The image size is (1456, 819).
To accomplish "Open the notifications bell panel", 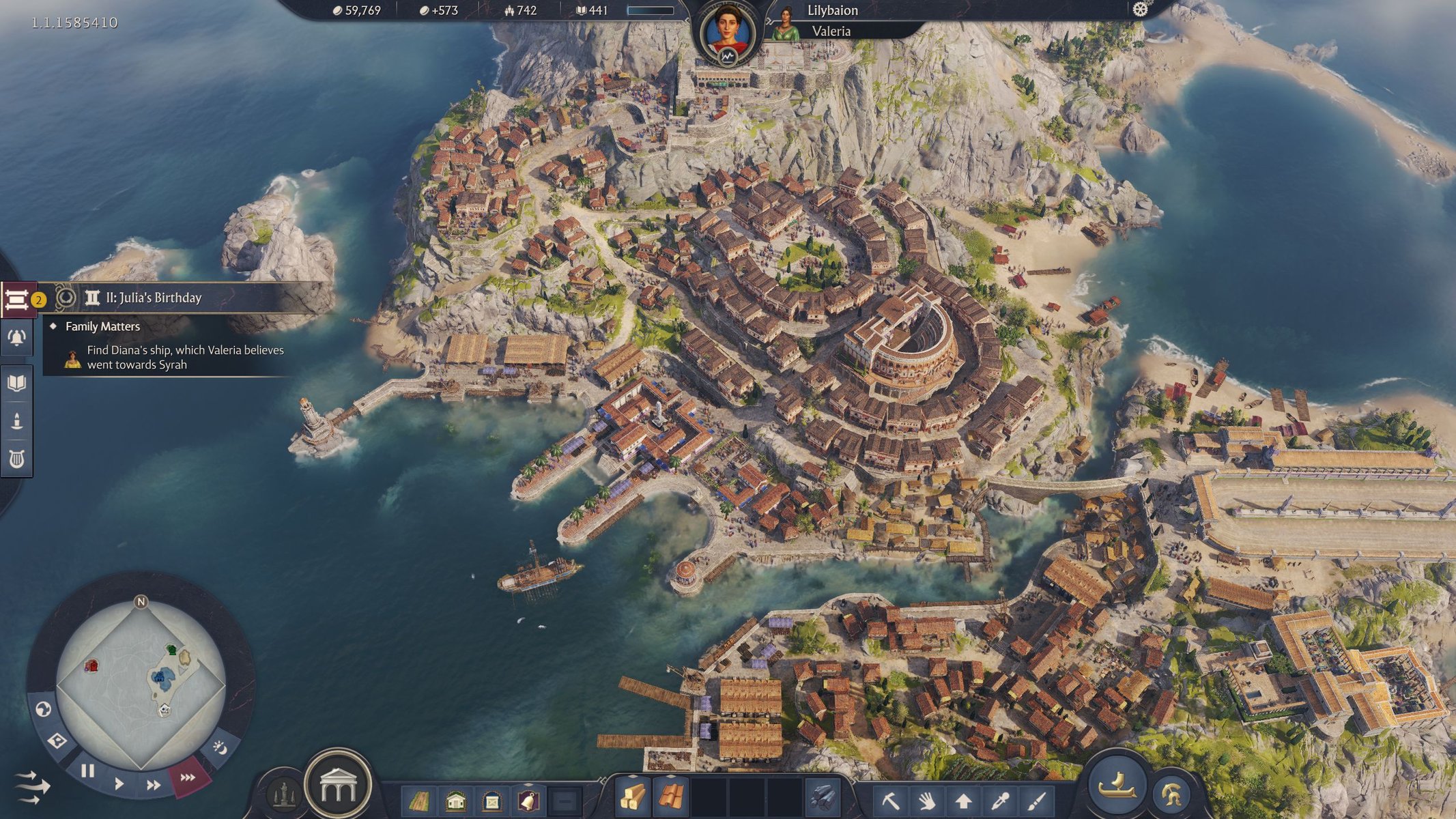I will pos(17,338).
